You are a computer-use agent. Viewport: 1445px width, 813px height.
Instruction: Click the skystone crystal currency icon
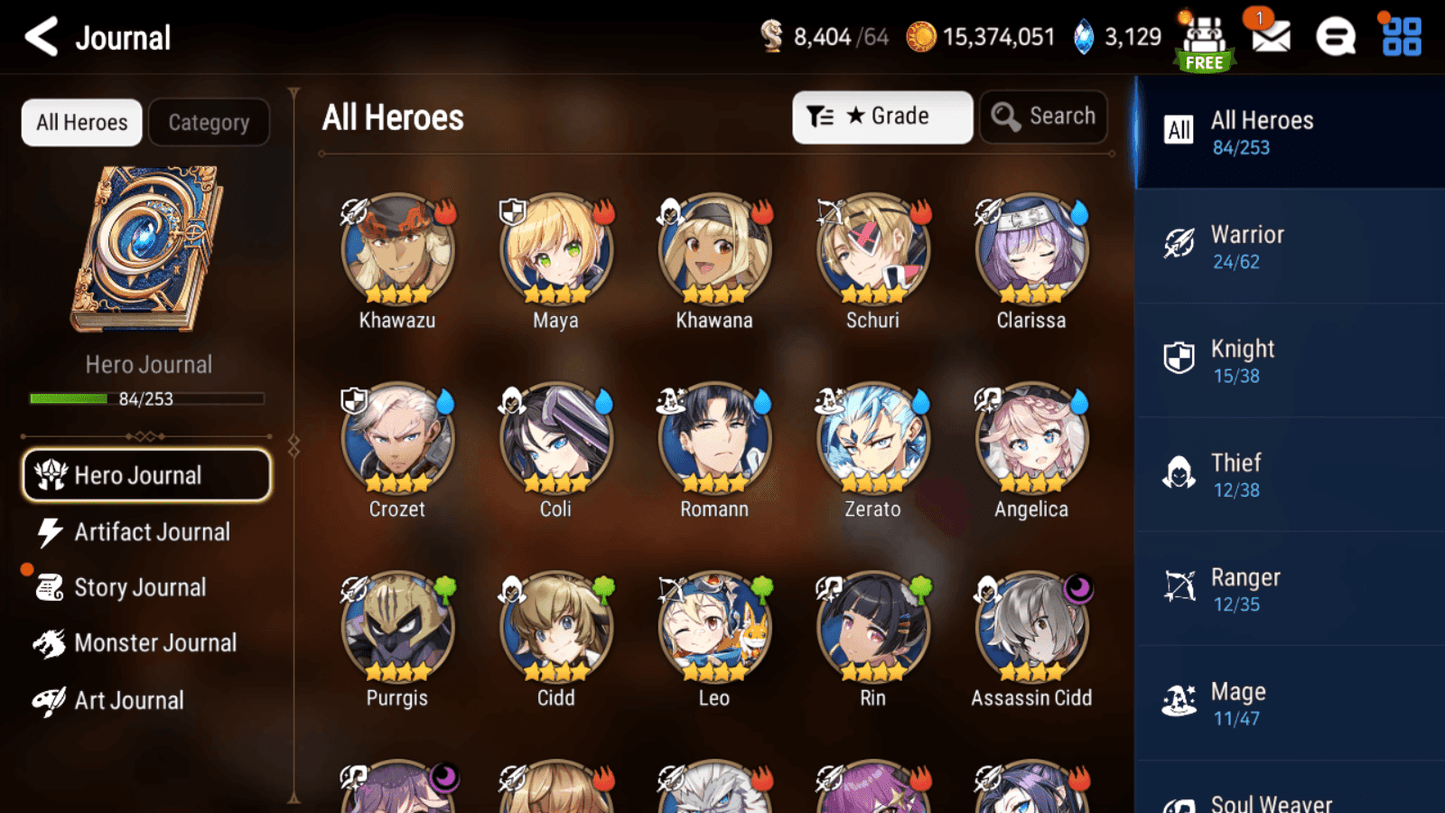point(1085,36)
